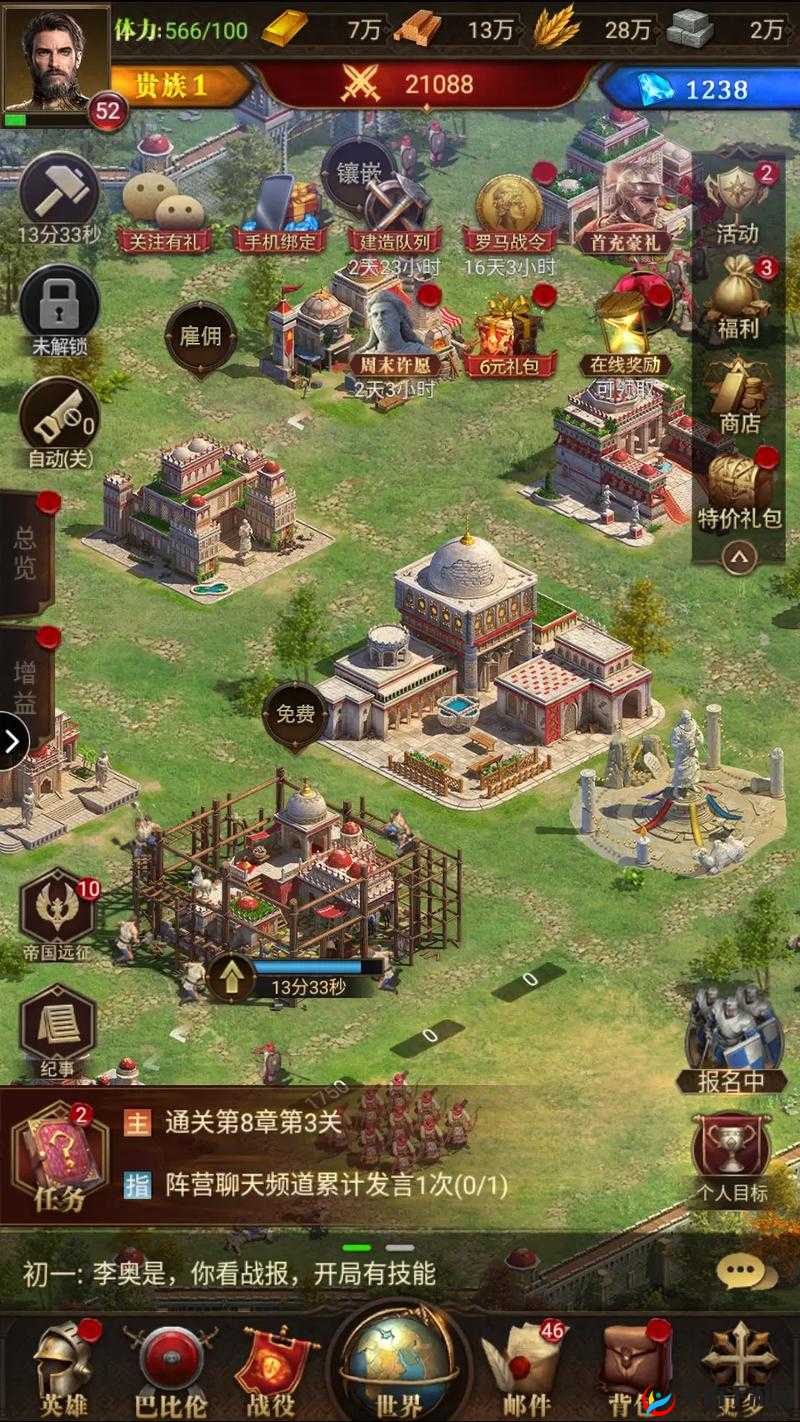
Task: Open the player avatar profile
Action: (55, 58)
